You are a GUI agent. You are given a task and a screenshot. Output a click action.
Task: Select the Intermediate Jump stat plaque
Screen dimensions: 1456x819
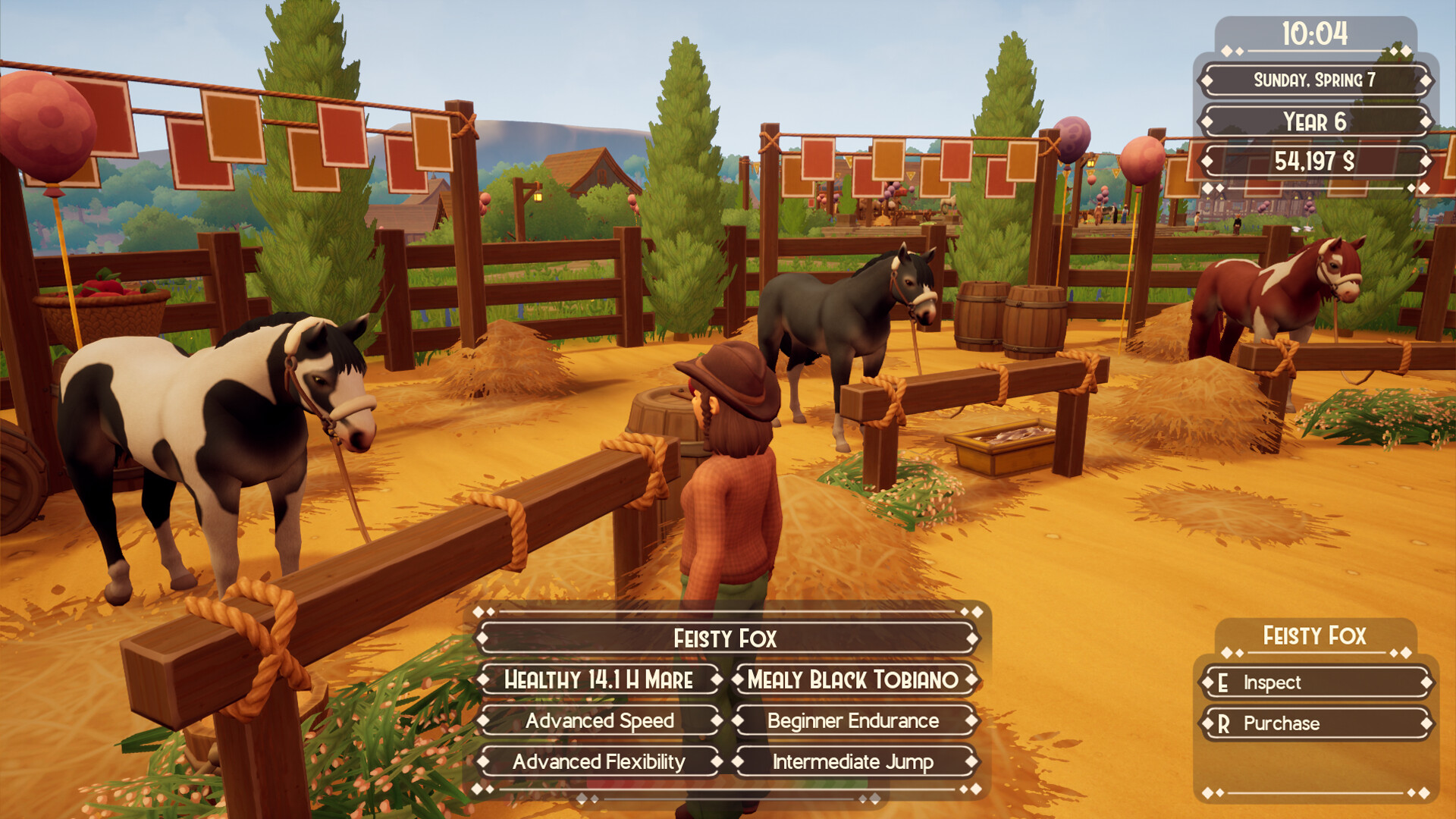(x=852, y=761)
